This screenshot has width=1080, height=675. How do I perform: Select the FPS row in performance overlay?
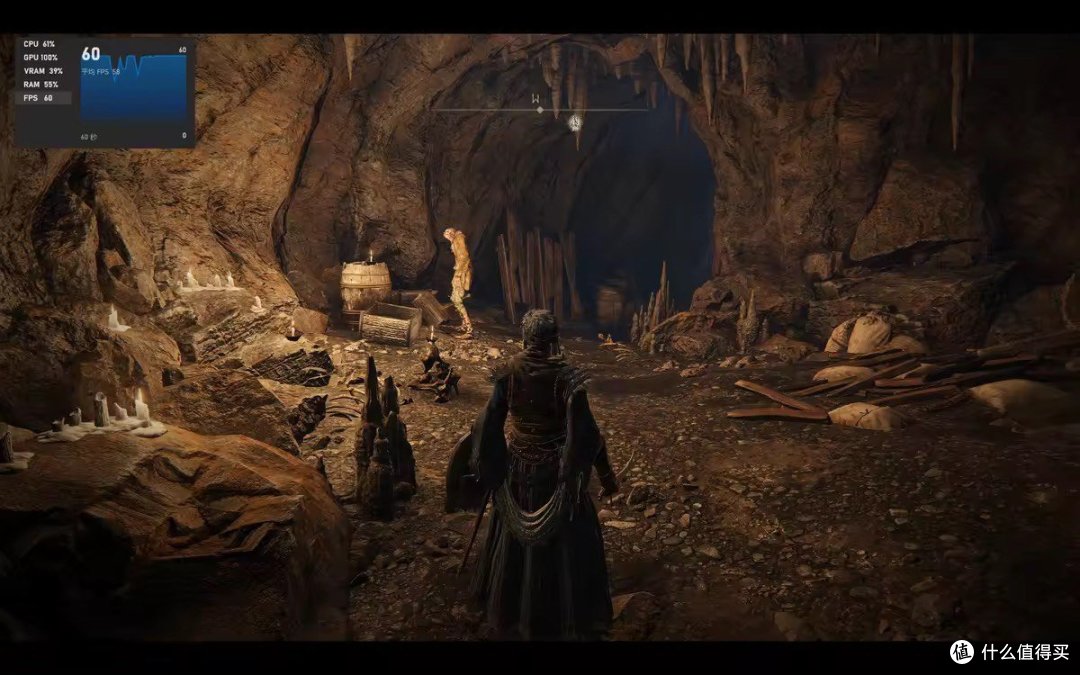point(43,98)
